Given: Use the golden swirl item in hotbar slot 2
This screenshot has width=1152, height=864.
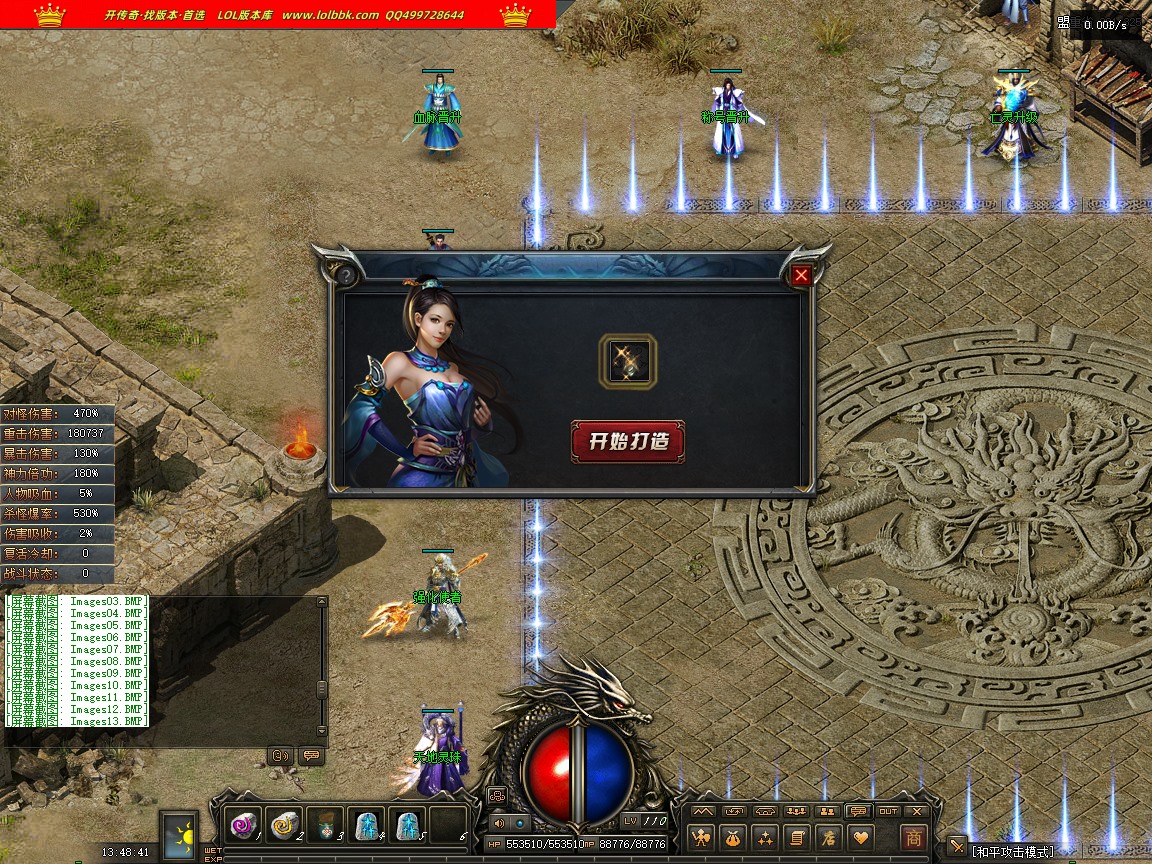Looking at the screenshot, I should pos(285,825).
